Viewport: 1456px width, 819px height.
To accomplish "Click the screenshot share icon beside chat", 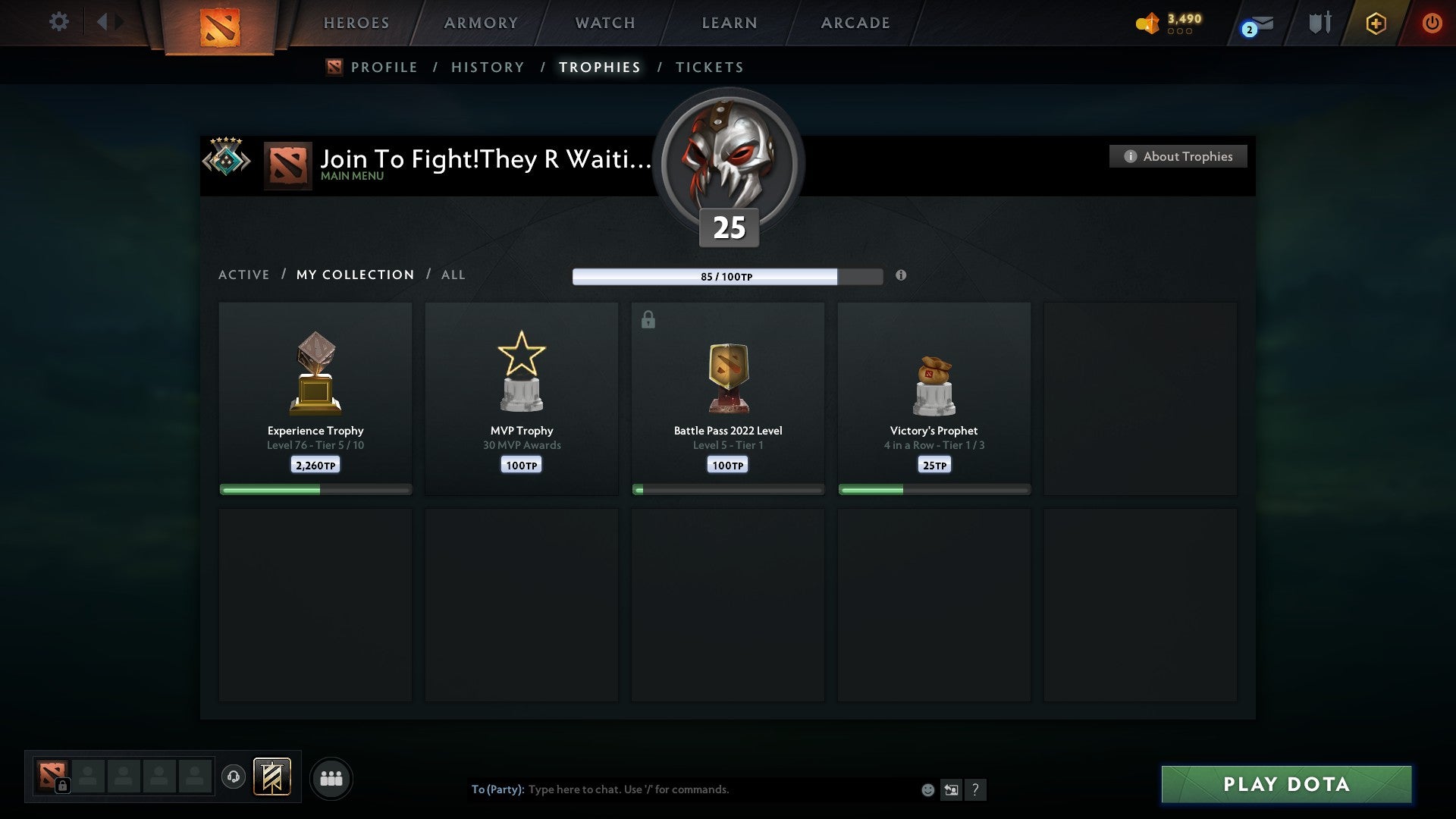I will (x=952, y=789).
